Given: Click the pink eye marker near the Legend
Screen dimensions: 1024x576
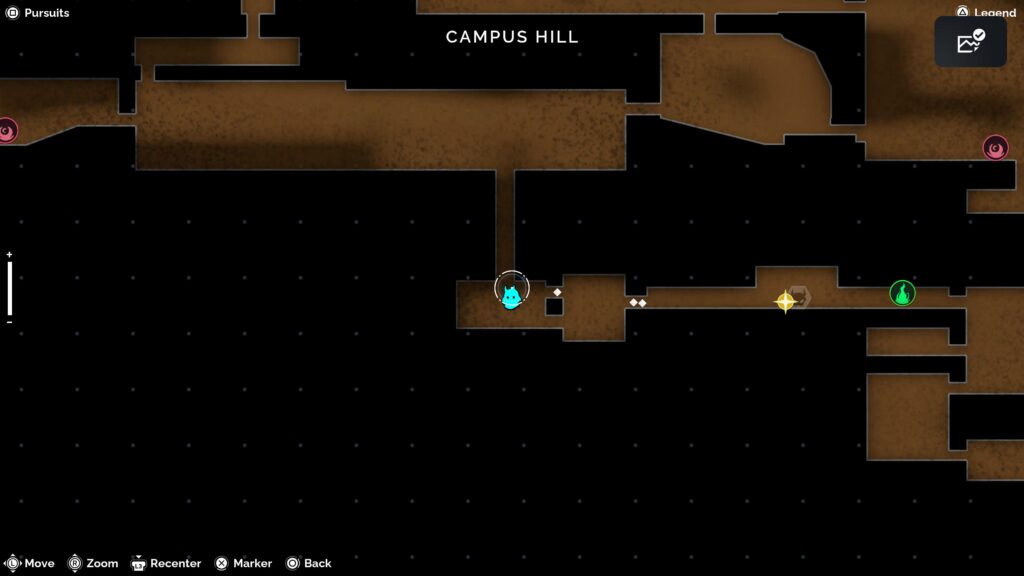Looking at the screenshot, I should 995,148.
